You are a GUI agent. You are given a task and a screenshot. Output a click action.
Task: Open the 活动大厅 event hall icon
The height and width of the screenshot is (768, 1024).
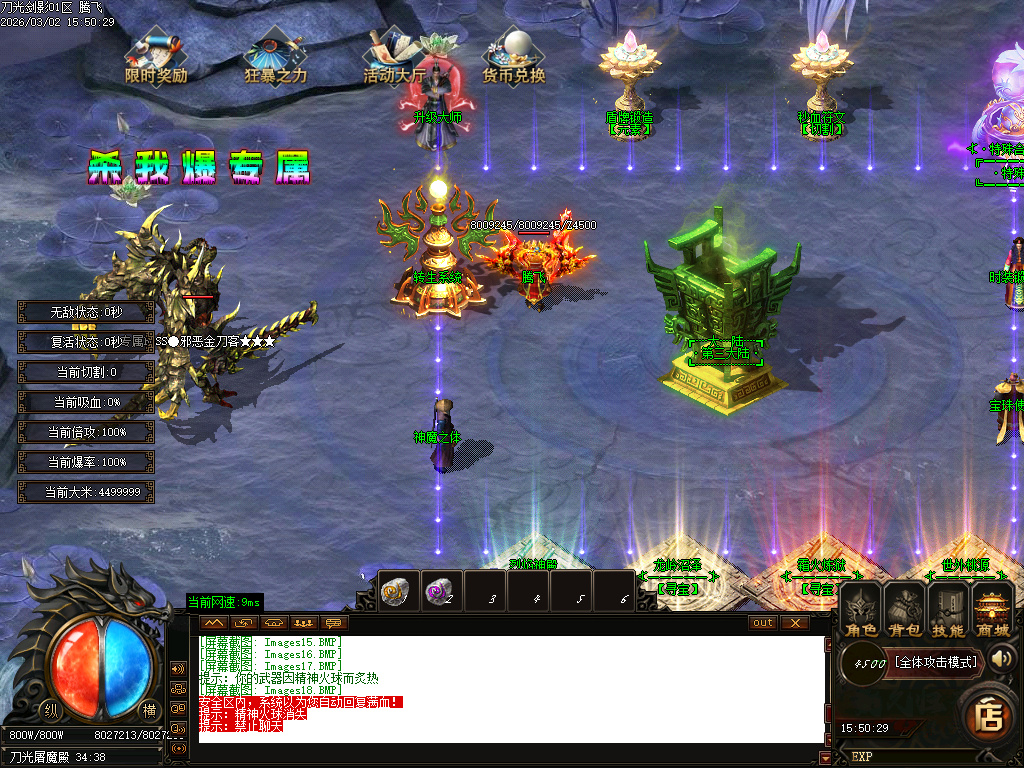[x=394, y=59]
